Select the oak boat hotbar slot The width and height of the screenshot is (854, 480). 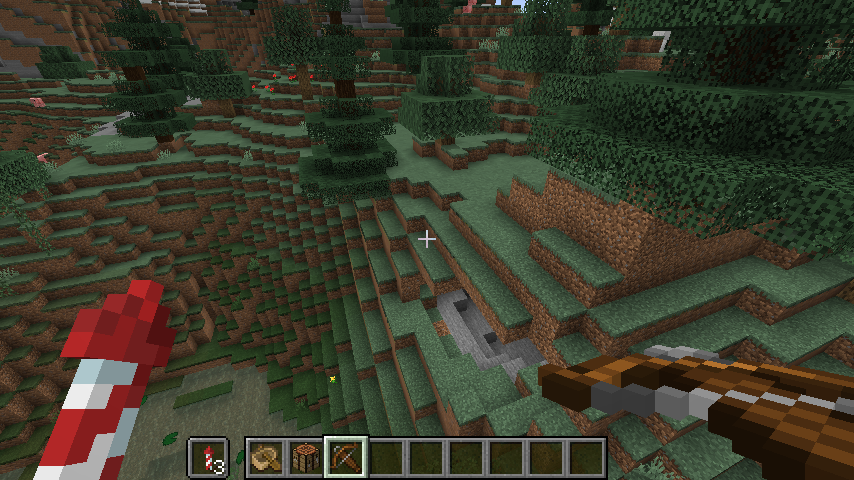point(267,458)
